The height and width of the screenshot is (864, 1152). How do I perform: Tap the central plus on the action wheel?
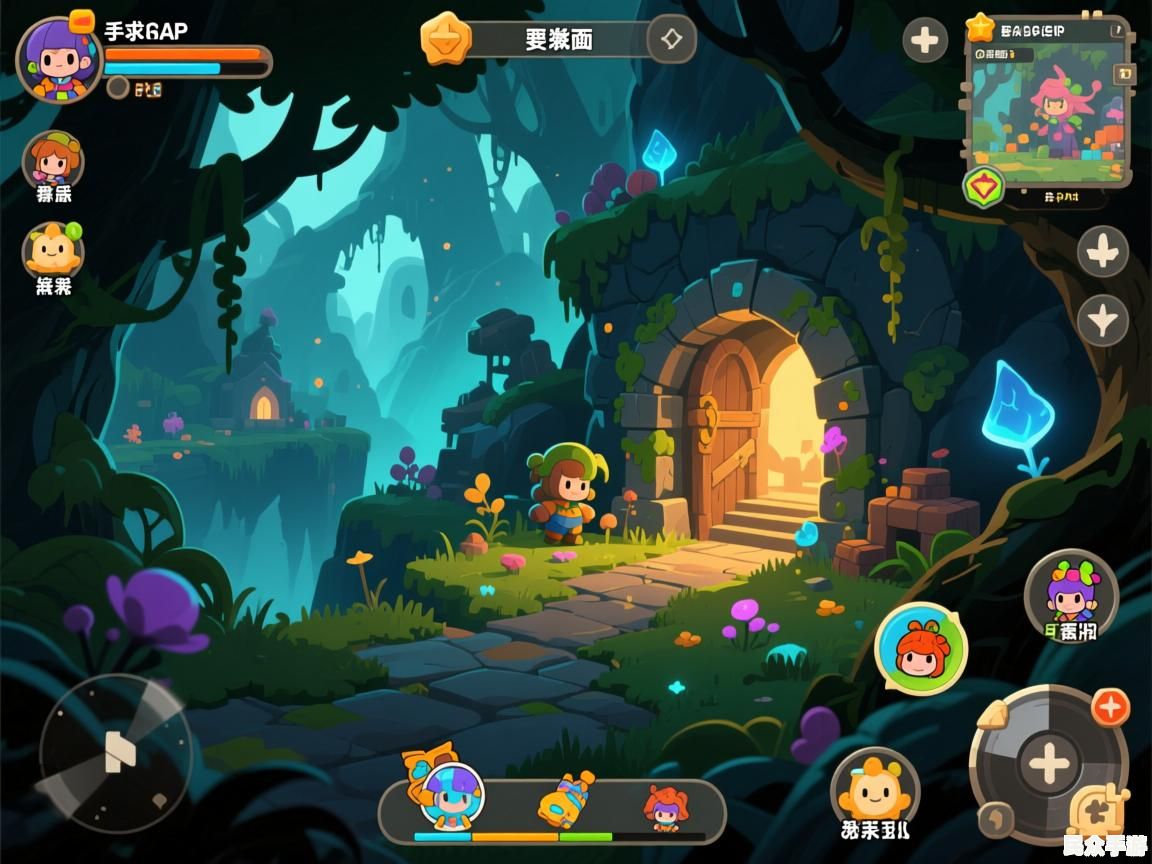1049,764
